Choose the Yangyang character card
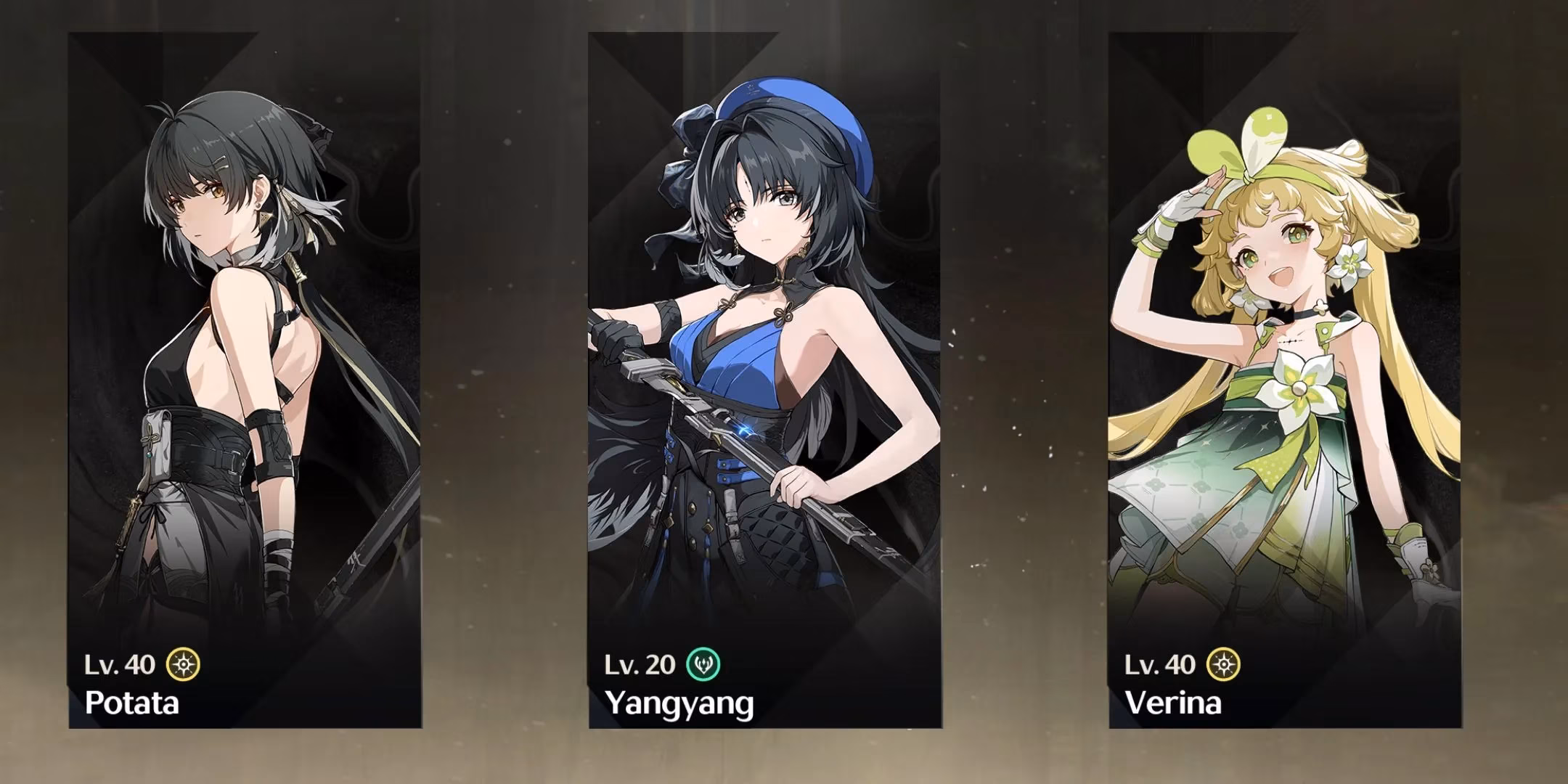Image resolution: width=1568 pixels, height=784 pixels. (764, 380)
